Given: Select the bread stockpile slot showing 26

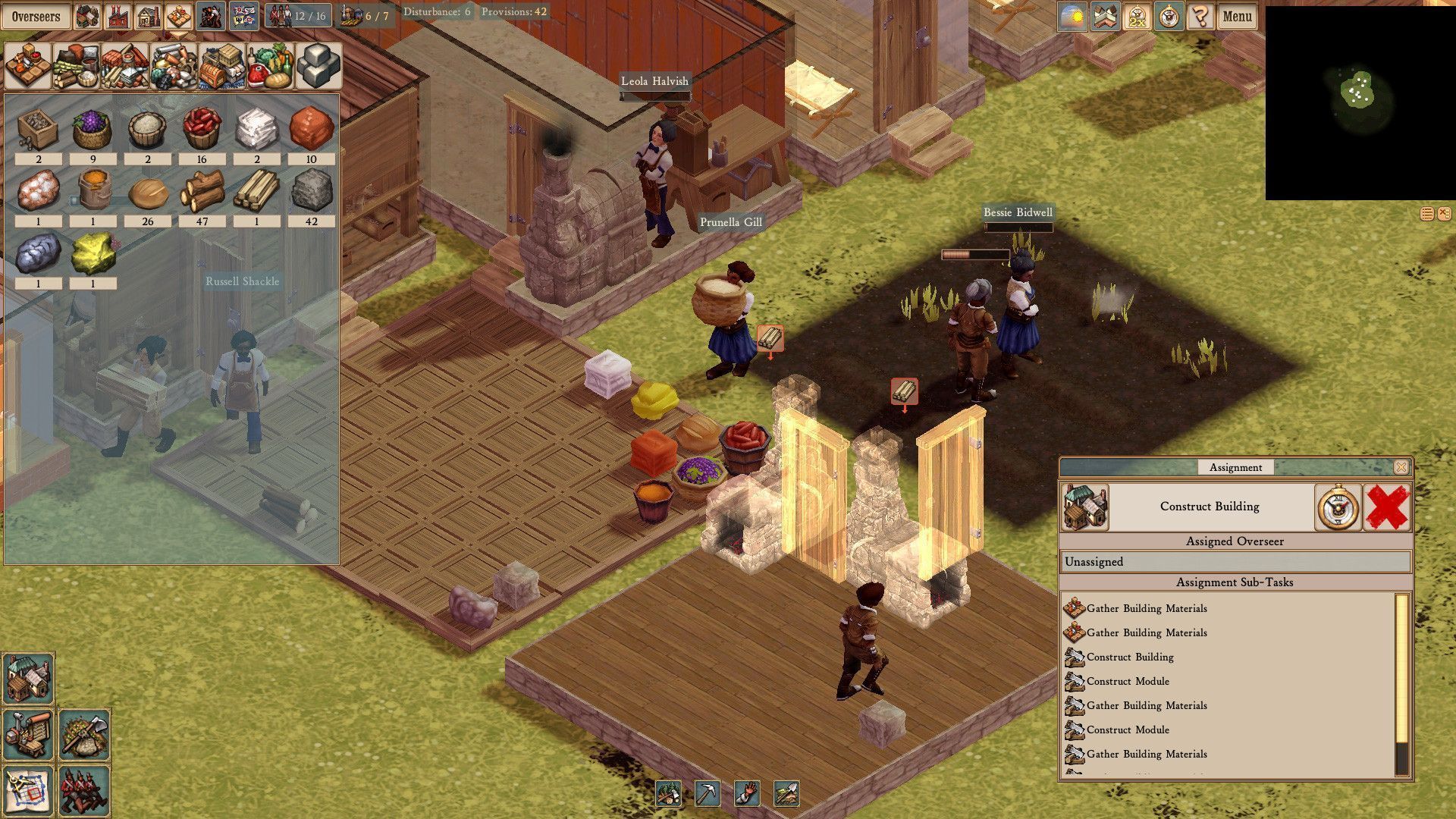Looking at the screenshot, I should (x=148, y=194).
